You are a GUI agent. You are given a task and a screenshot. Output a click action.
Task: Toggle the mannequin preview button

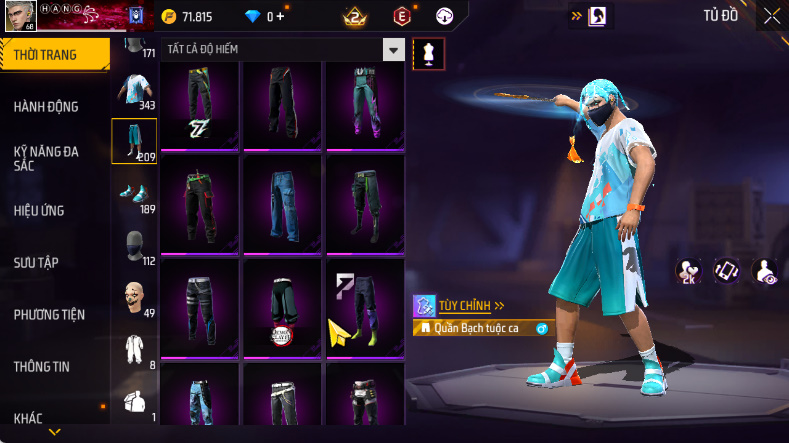point(429,53)
